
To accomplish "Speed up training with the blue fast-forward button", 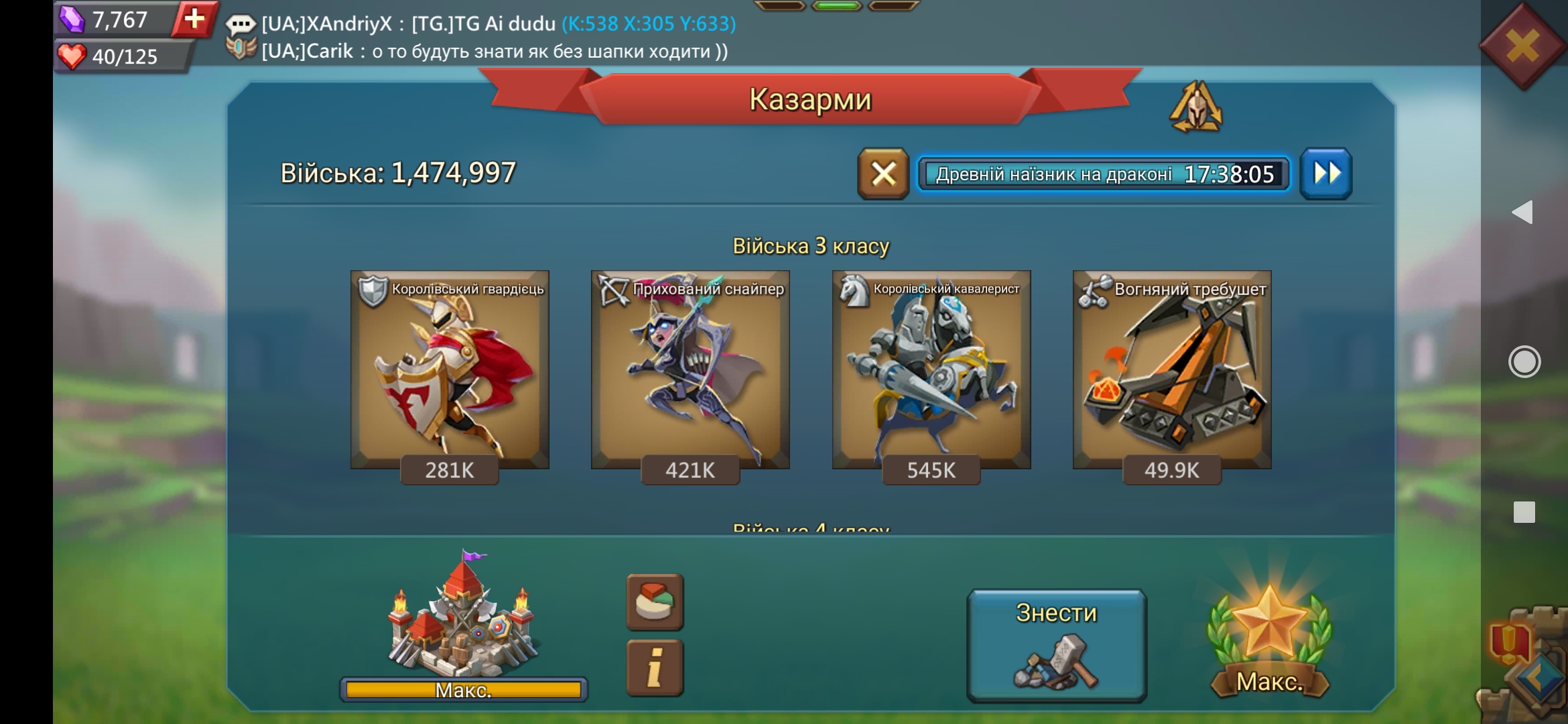I will (x=1326, y=174).
